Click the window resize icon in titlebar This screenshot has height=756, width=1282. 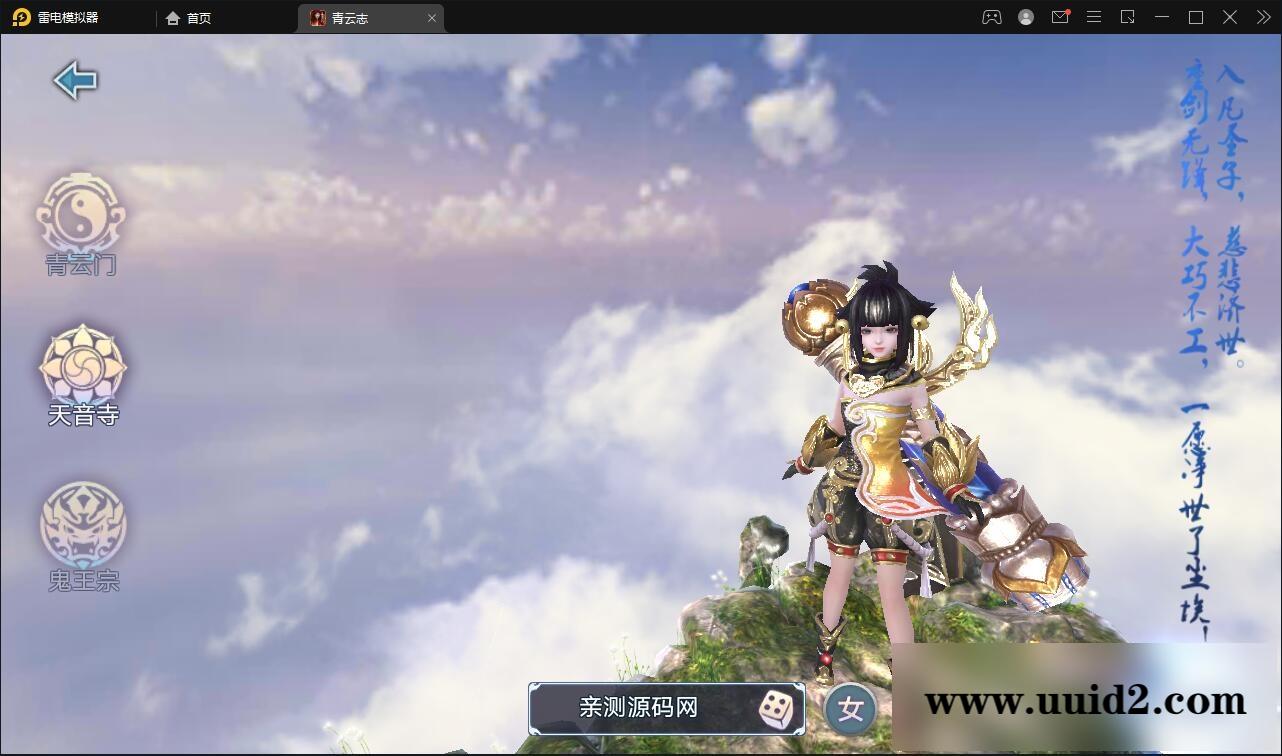1129,17
